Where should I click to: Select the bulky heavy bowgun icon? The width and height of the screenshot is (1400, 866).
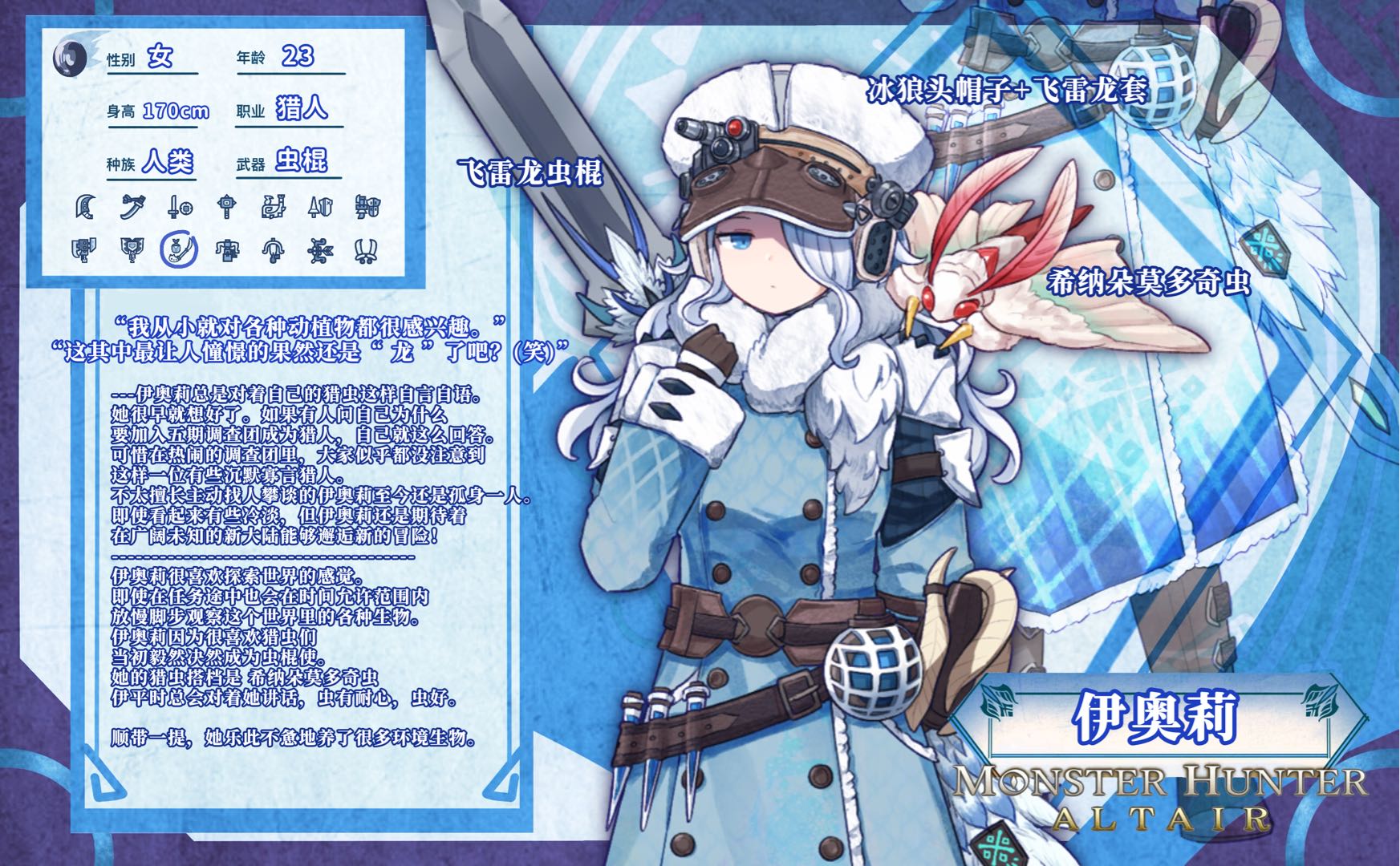pos(227,250)
